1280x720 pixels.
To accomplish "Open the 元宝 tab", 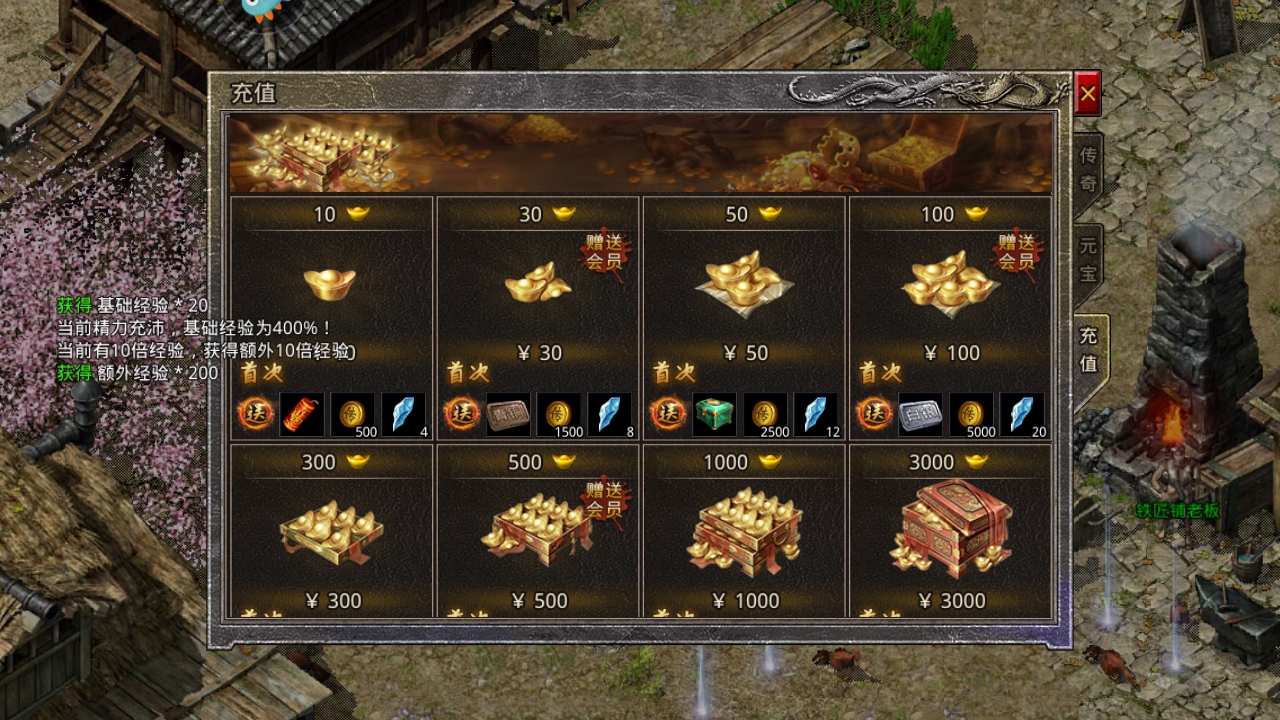I will point(1088,258).
